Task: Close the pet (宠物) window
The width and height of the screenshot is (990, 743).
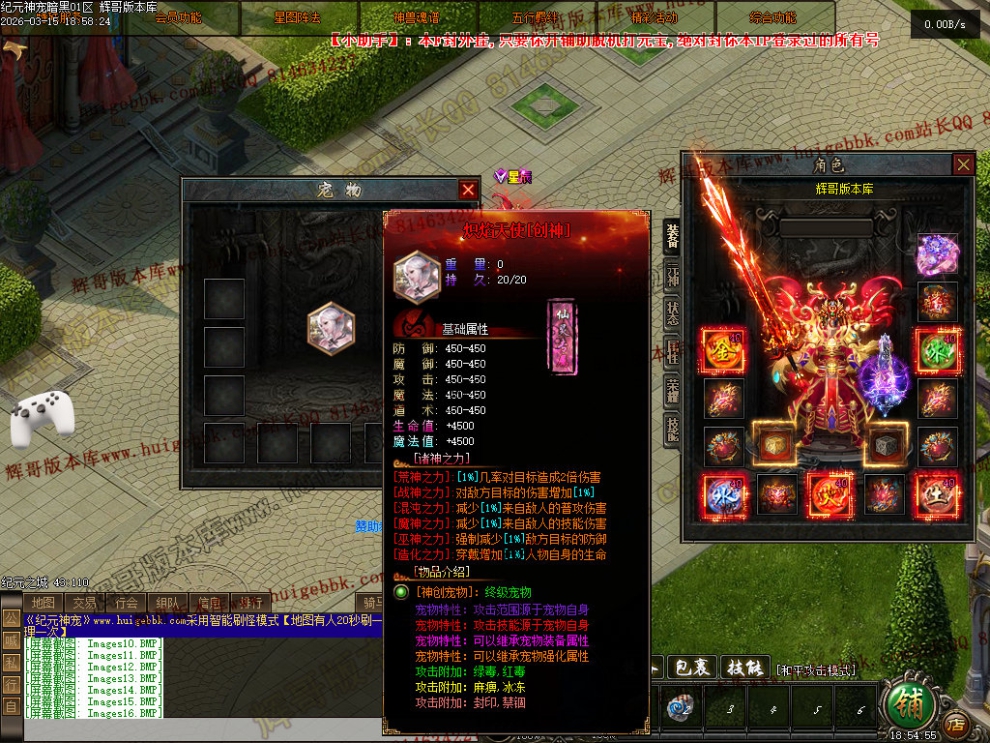Action: (468, 190)
